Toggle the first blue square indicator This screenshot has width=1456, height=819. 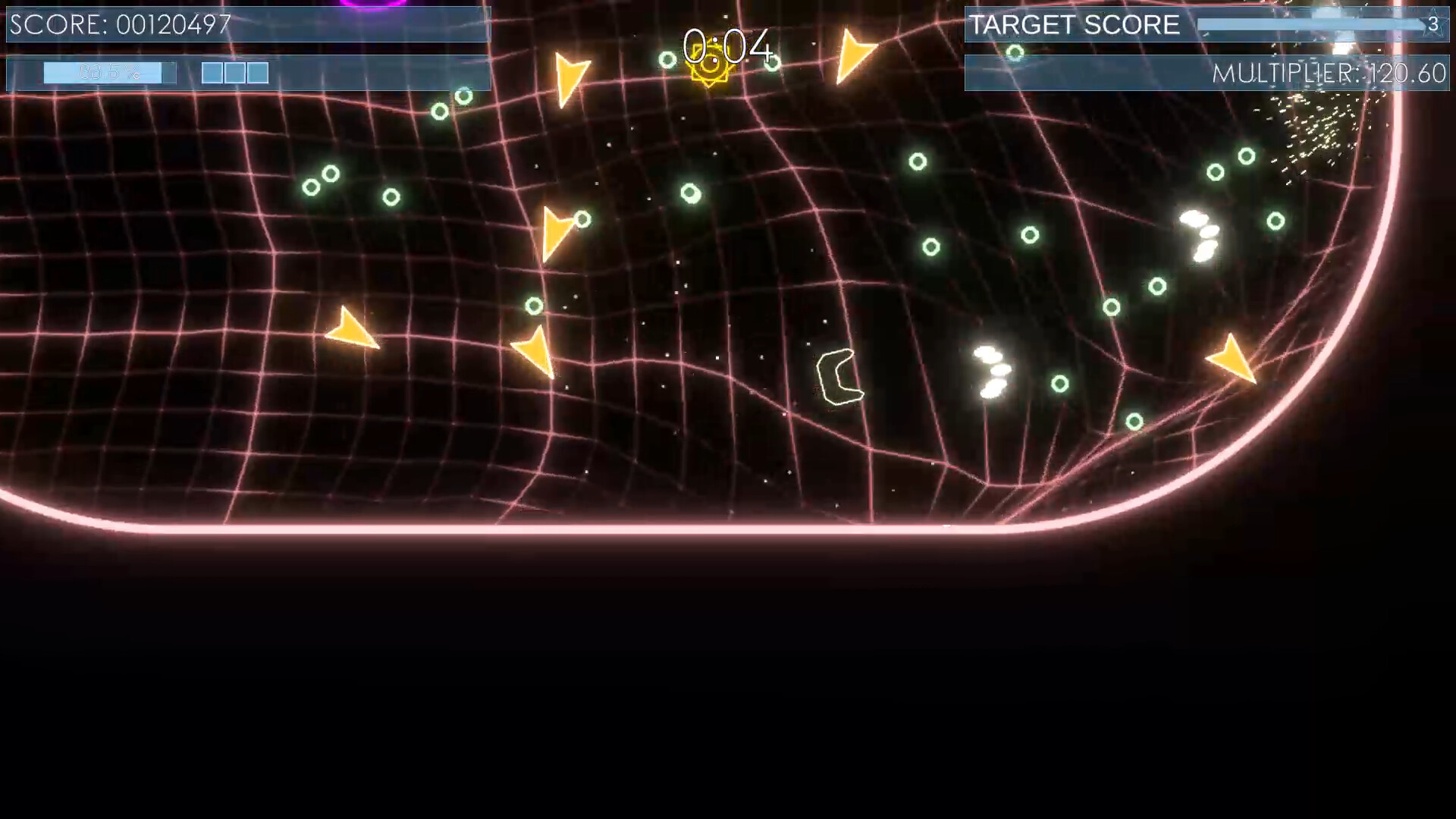(212, 73)
